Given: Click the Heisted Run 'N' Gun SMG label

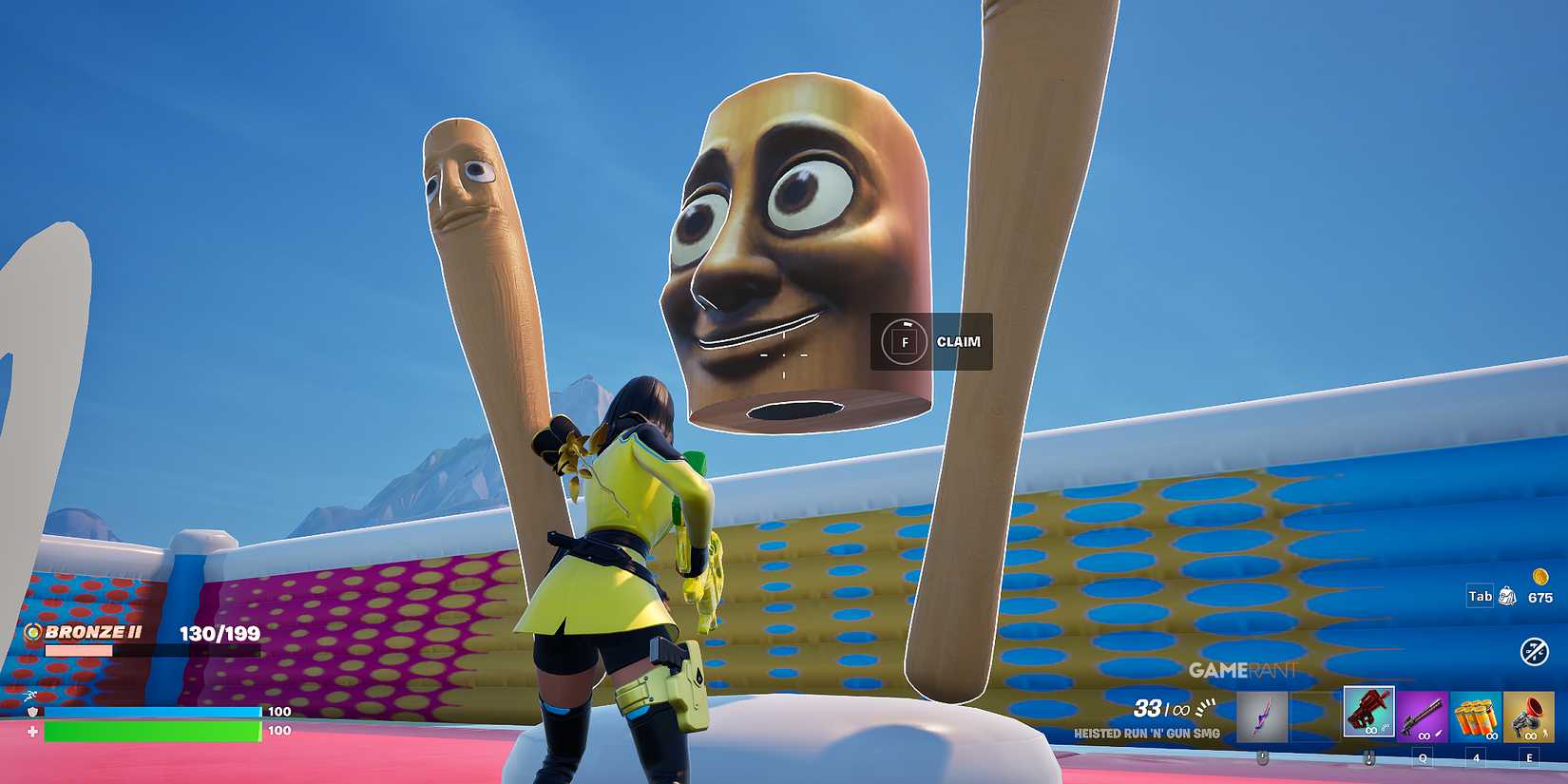Looking at the screenshot, I should [x=1148, y=734].
